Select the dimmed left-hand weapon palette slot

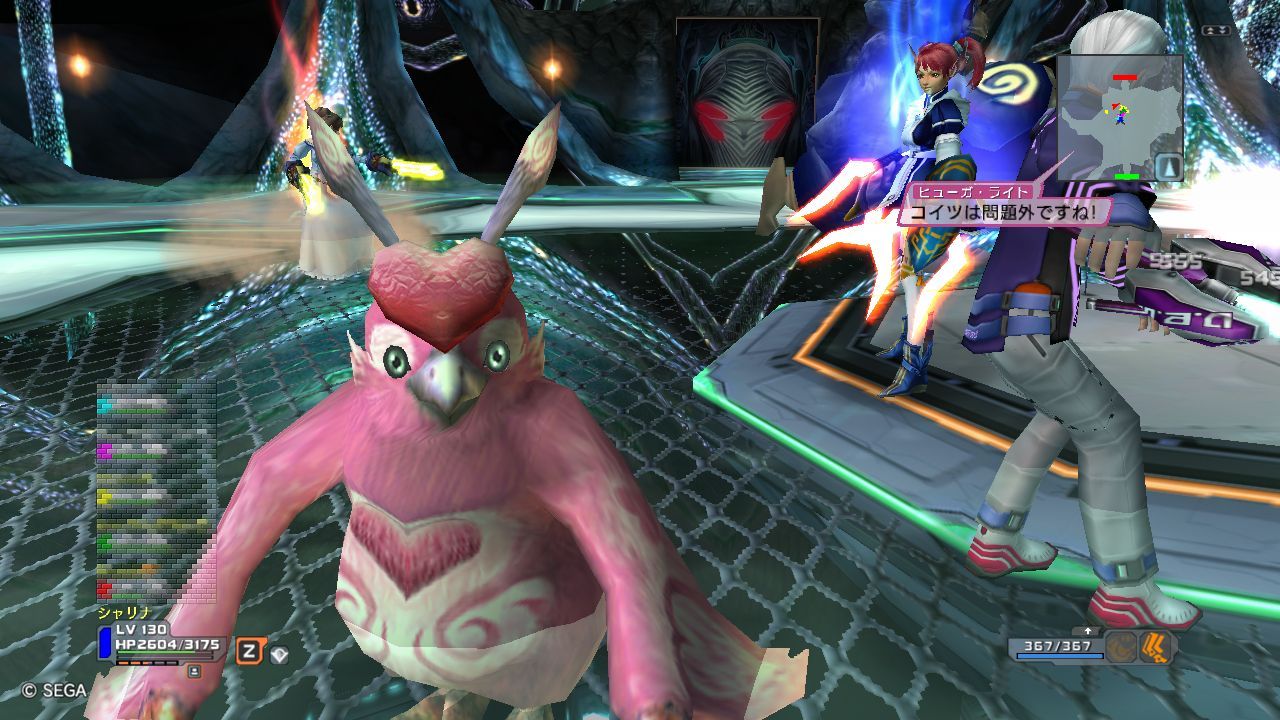(1120, 648)
